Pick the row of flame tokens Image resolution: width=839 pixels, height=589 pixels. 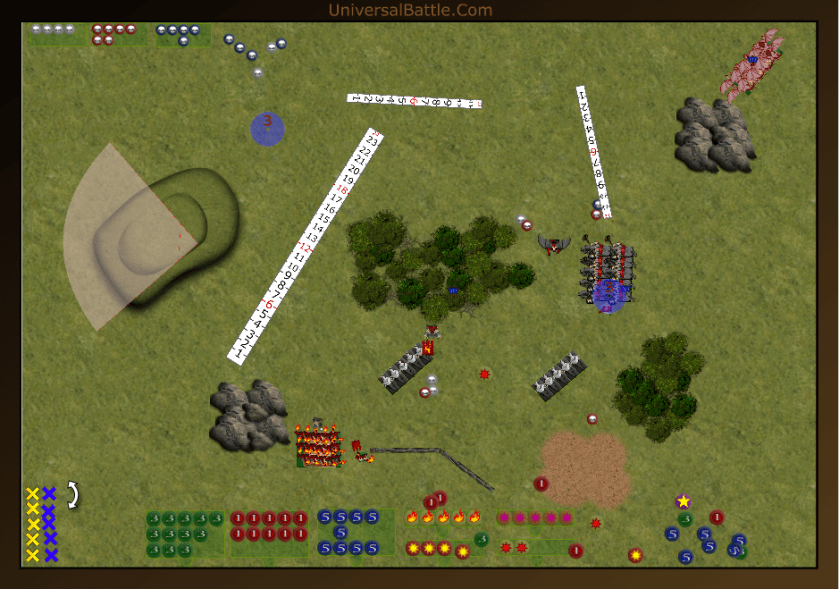point(443,517)
